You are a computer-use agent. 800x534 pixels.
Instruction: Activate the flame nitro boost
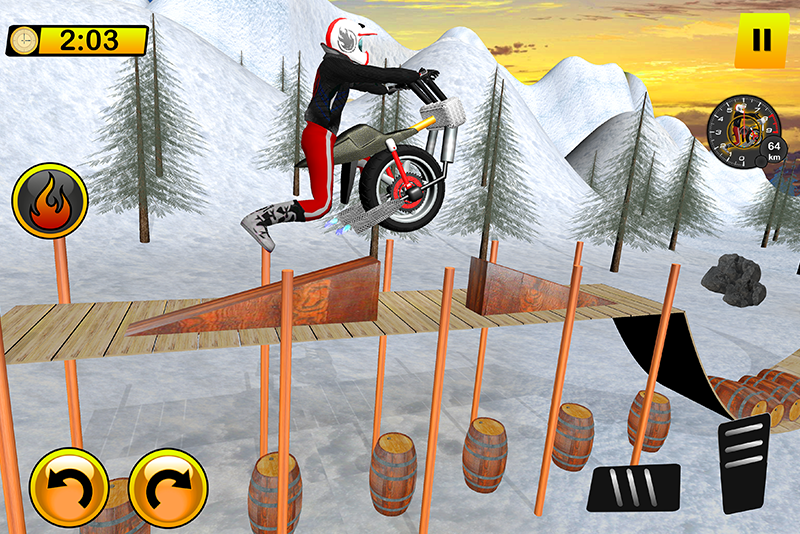tap(49, 201)
